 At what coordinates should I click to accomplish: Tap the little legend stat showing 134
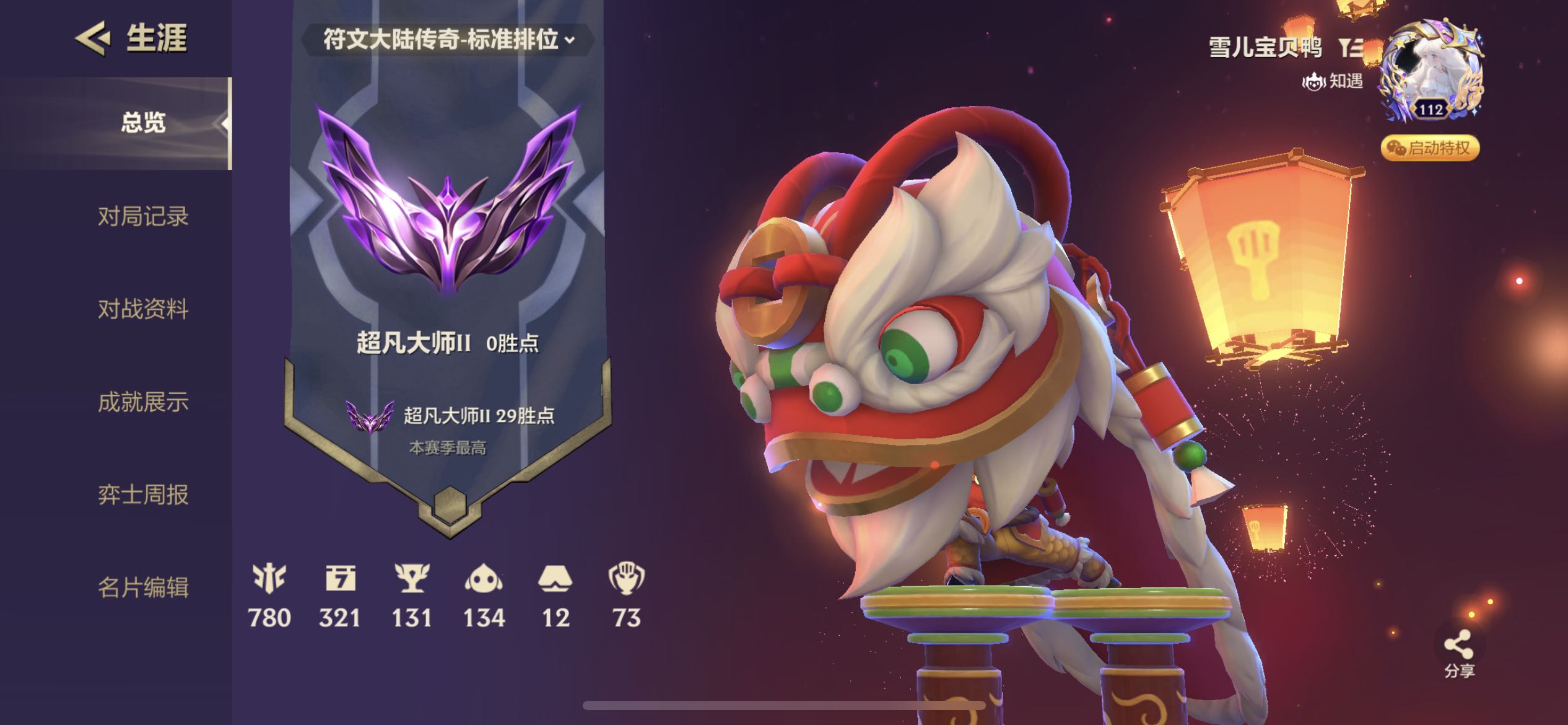484,595
